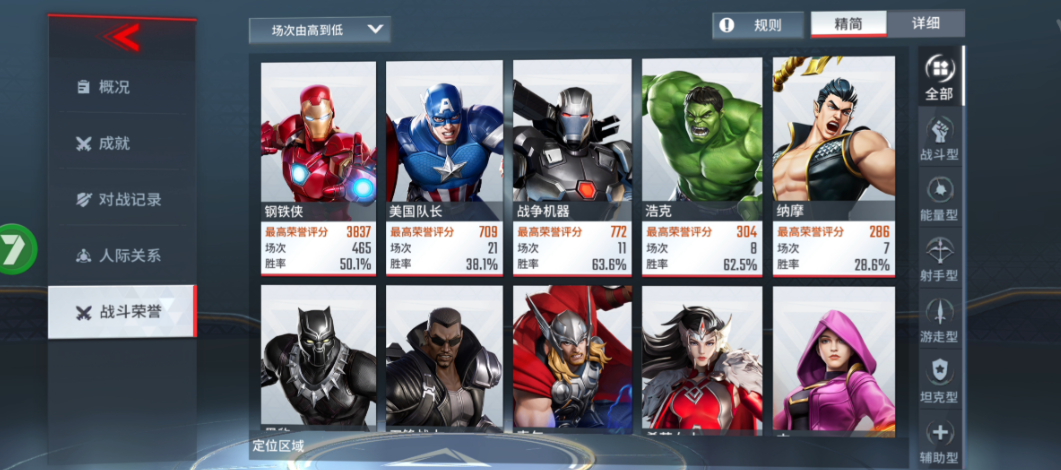Filter heroes by 射手型 marksman type
The image size is (1061, 470).
click(x=939, y=258)
